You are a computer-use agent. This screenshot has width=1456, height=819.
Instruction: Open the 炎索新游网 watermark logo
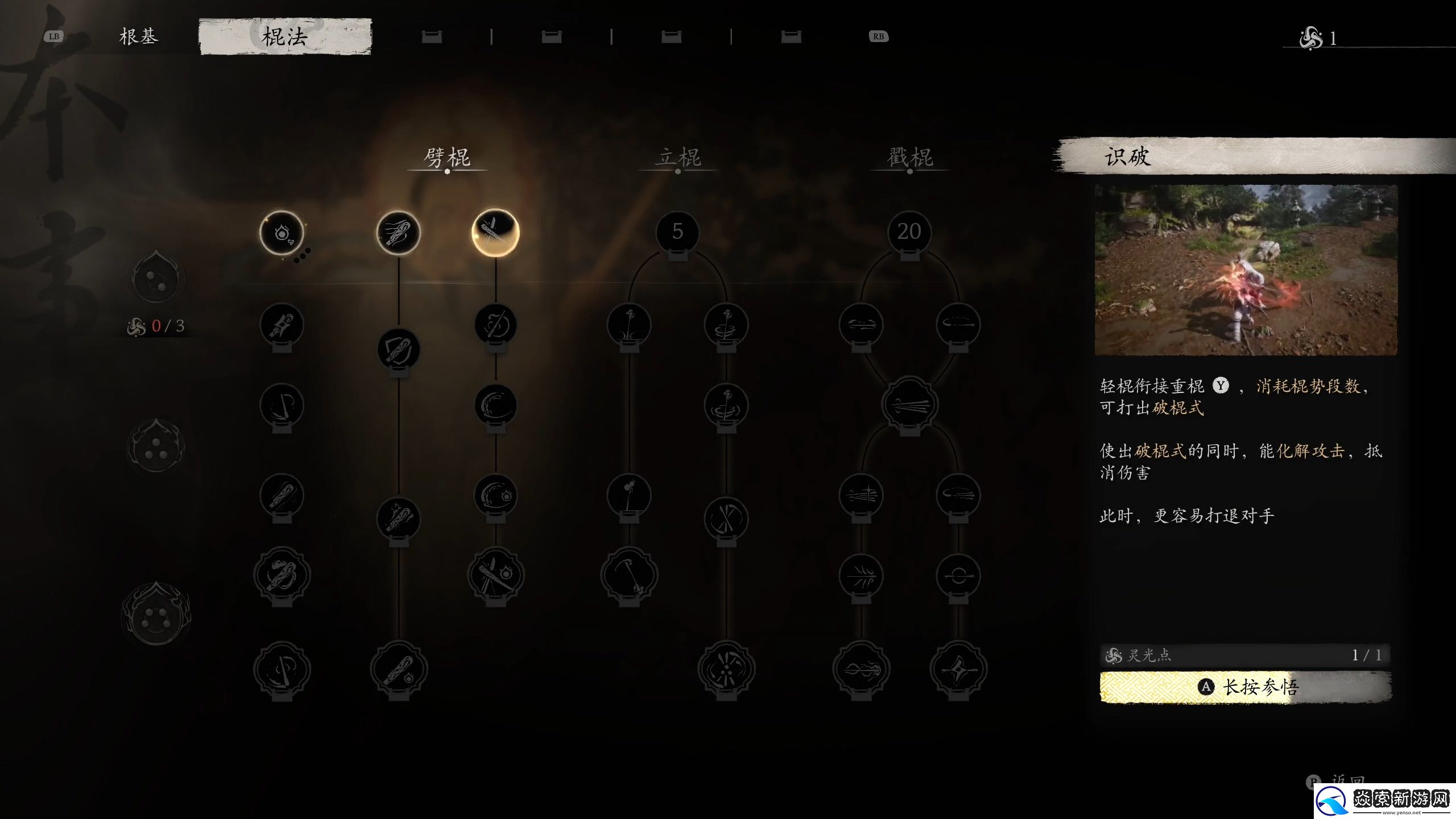pyautogui.click(x=1385, y=800)
